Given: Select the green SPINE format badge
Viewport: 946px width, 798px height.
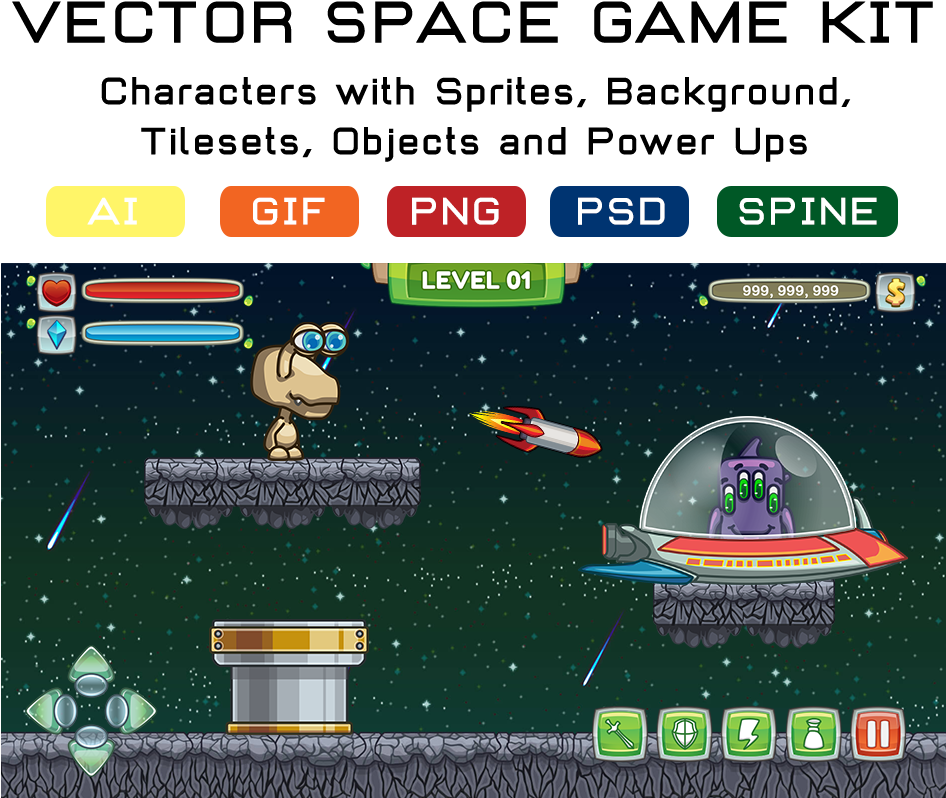Looking at the screenshot, I should pos(807,211).
